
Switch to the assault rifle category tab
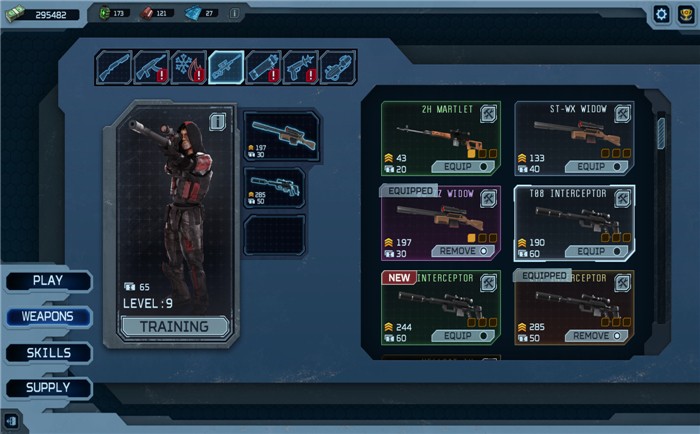151,67
